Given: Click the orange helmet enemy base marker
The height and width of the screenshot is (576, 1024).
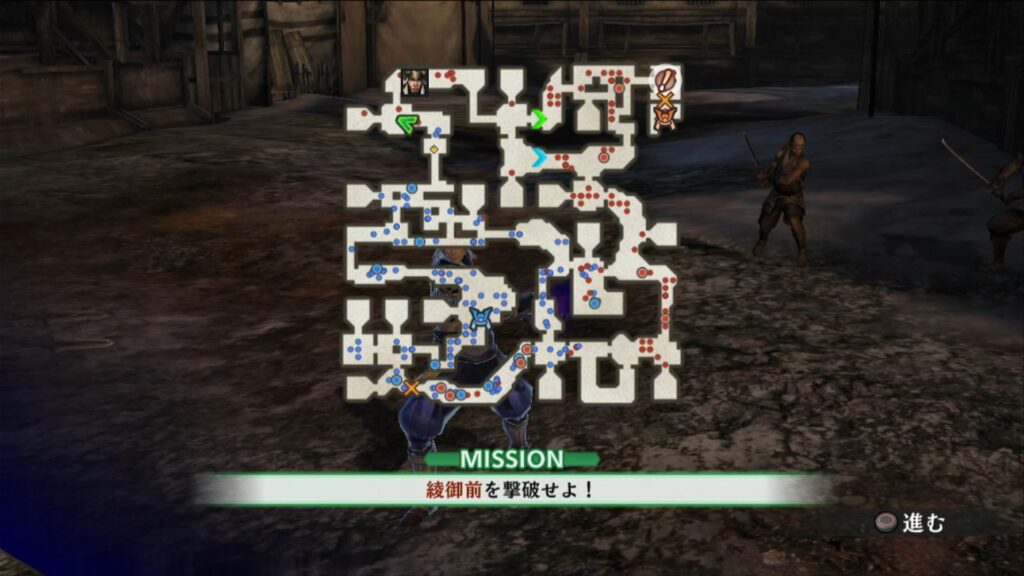Looking at the screenshot, I should (x=664, y=119).
